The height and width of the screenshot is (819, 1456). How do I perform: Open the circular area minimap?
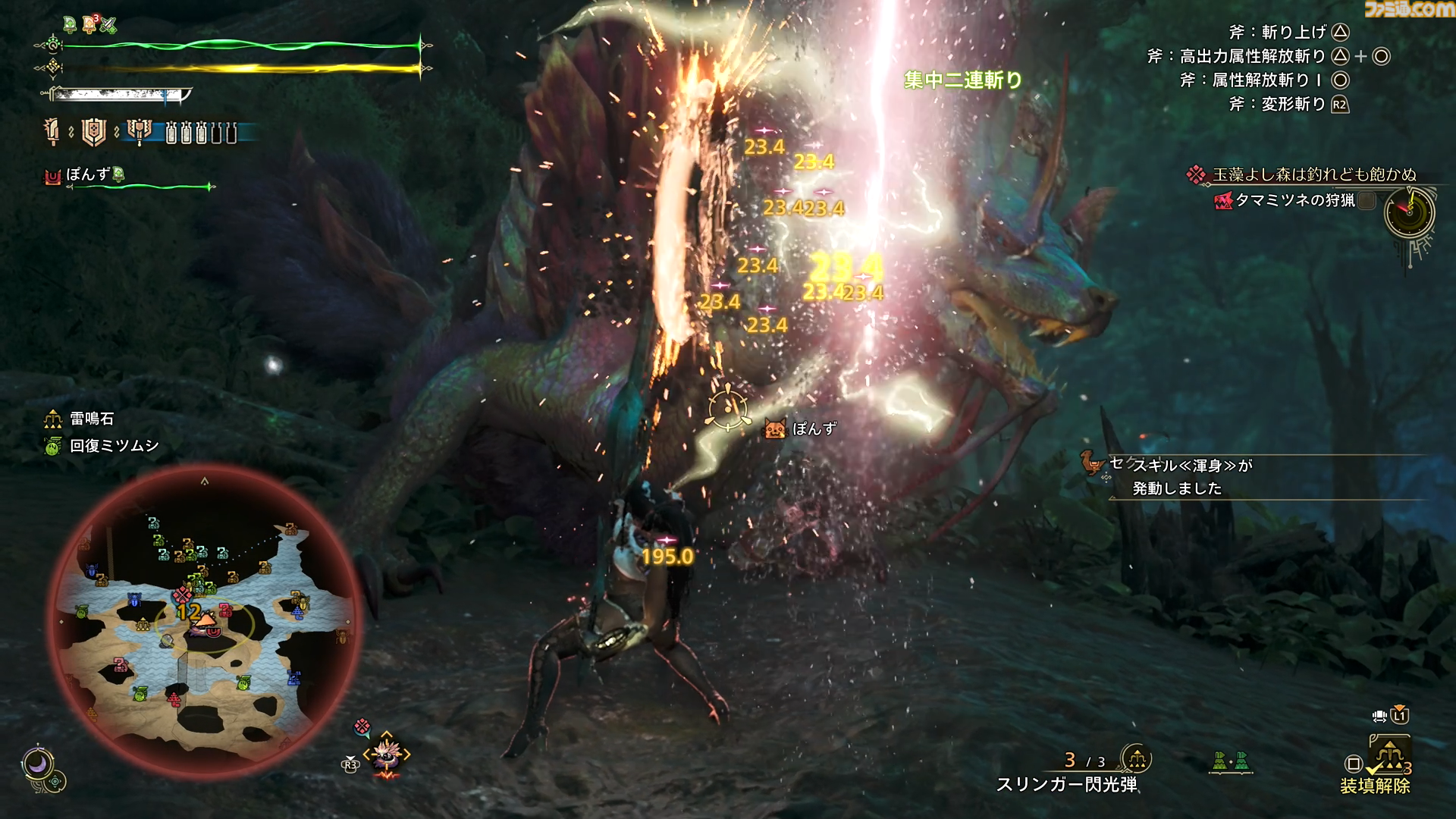tap(205, 620)
